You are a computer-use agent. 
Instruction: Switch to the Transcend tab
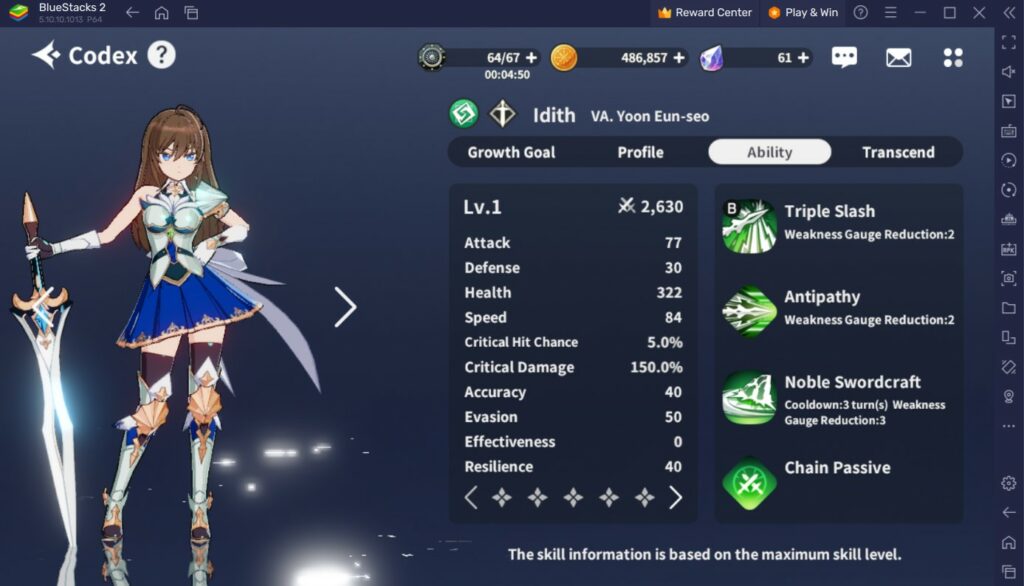pos(898,152)
